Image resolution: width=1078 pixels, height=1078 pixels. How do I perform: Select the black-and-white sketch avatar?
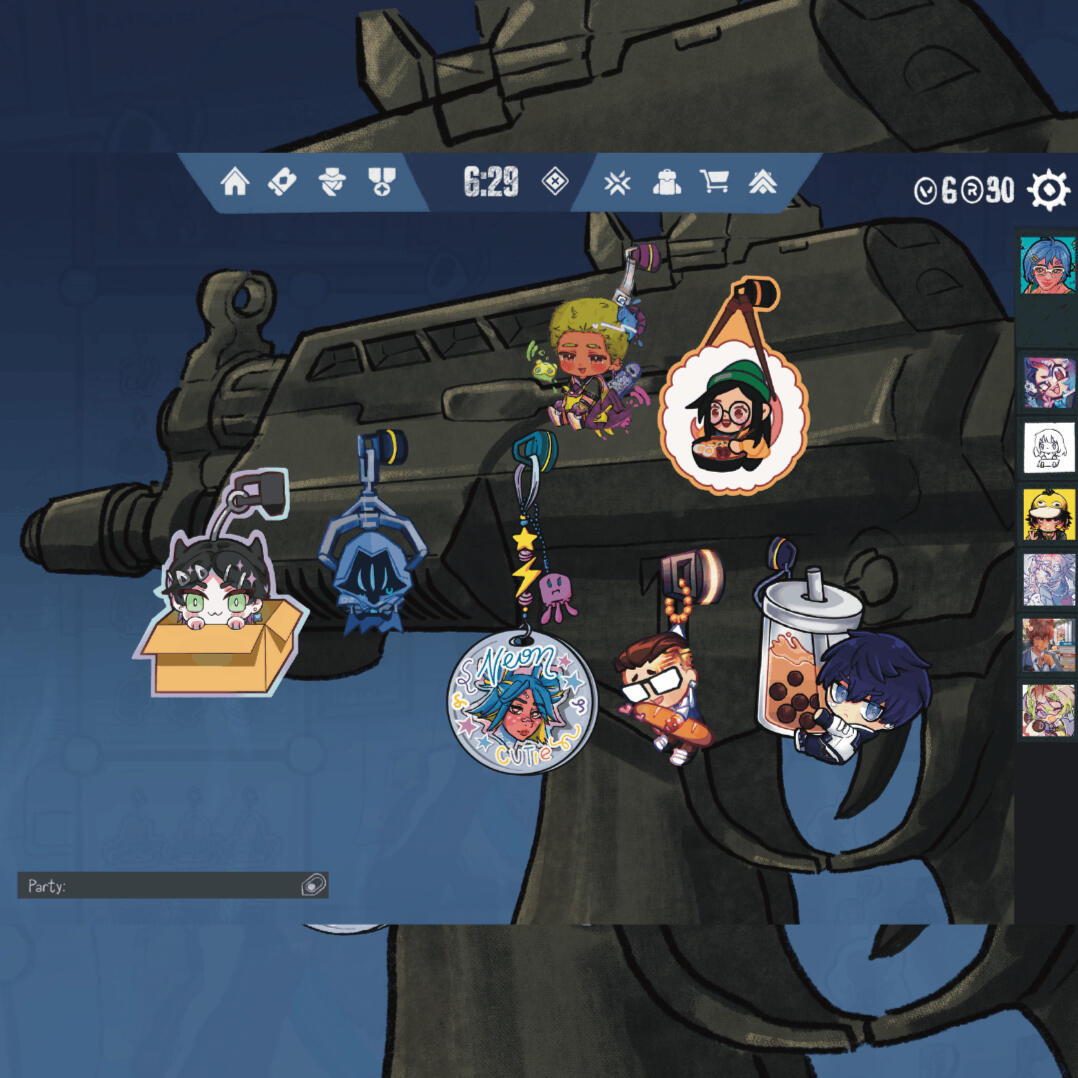(1048, 447)
